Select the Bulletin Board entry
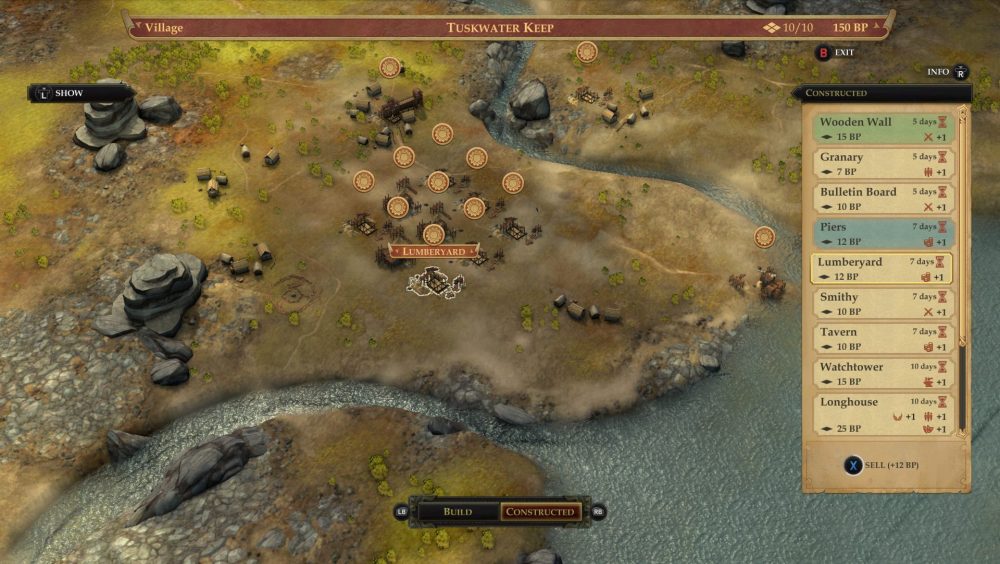 (880, 199)
